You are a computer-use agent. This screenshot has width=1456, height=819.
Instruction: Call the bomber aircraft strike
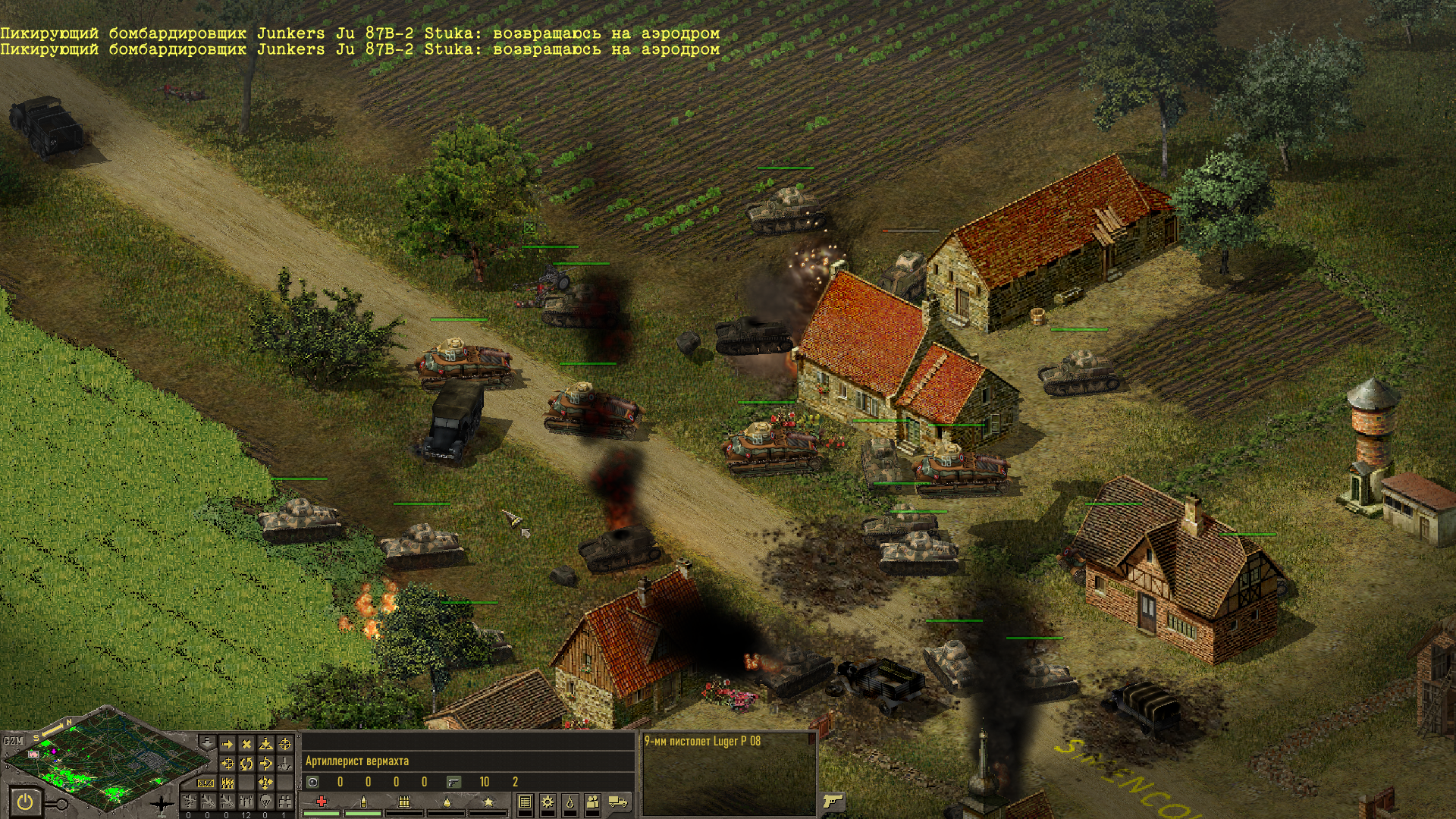click(208, 802)
